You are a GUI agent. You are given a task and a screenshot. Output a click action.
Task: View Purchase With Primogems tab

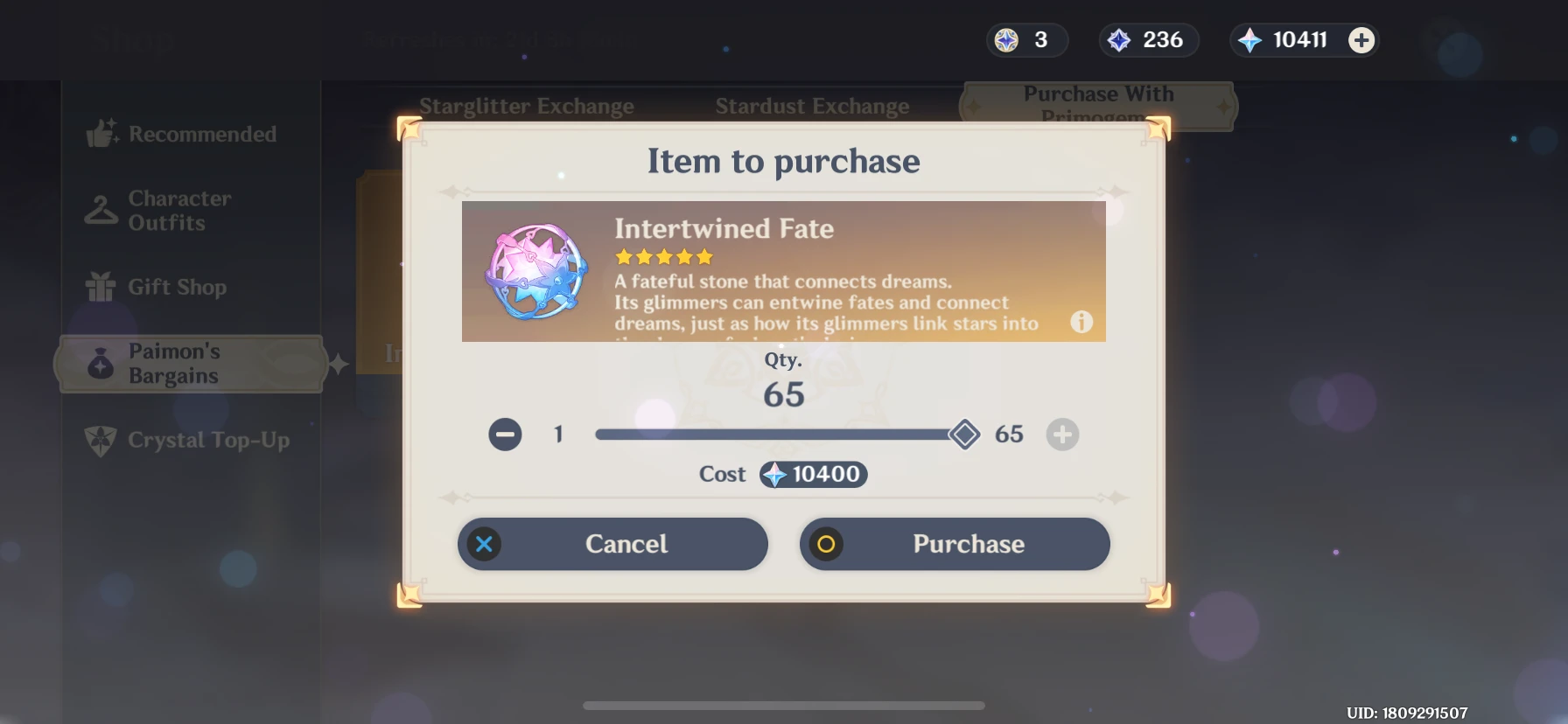pyautogui.click(x=1099, y=106)
